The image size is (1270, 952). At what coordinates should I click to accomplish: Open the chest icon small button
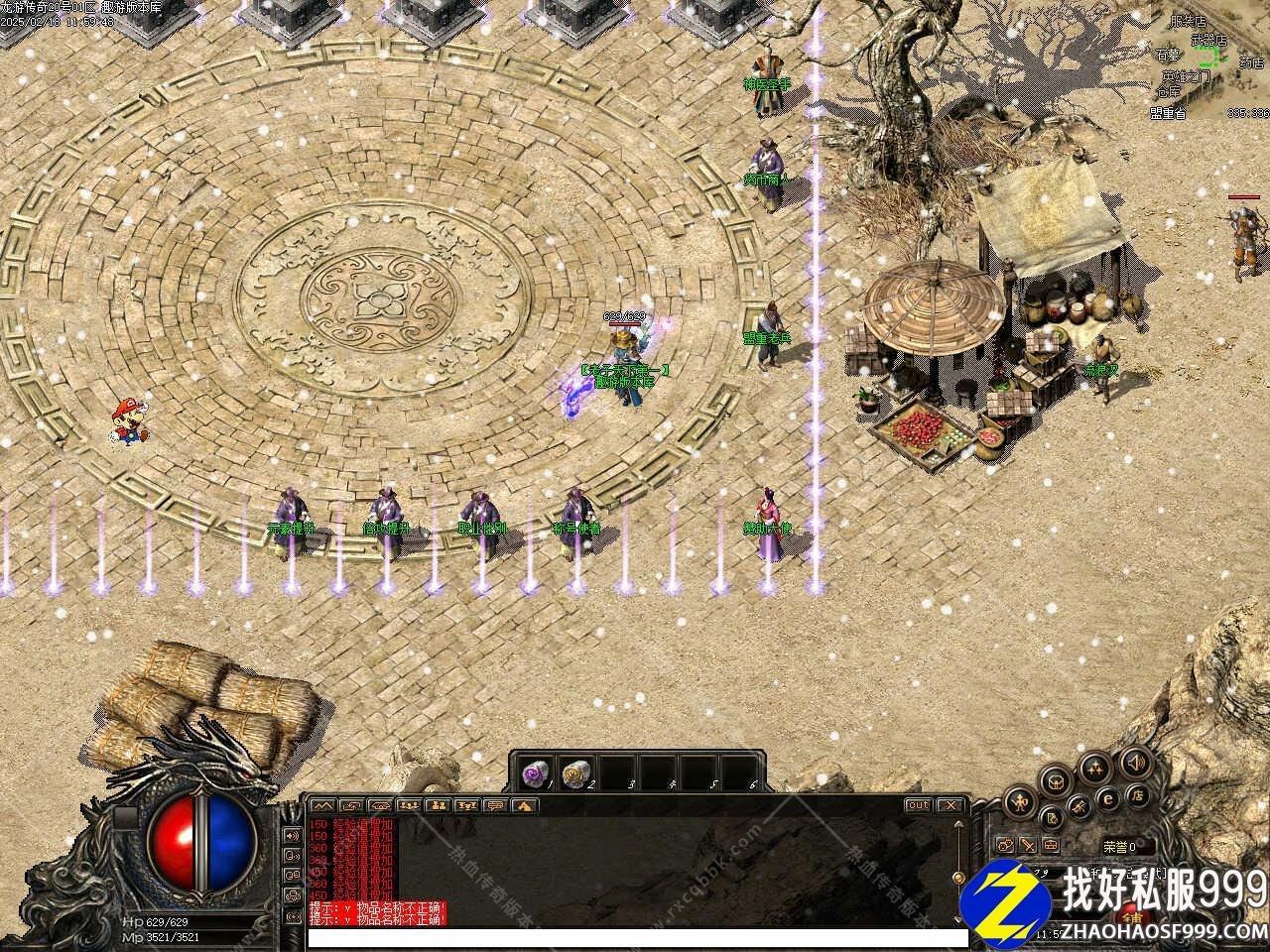tap(1051, 845)
